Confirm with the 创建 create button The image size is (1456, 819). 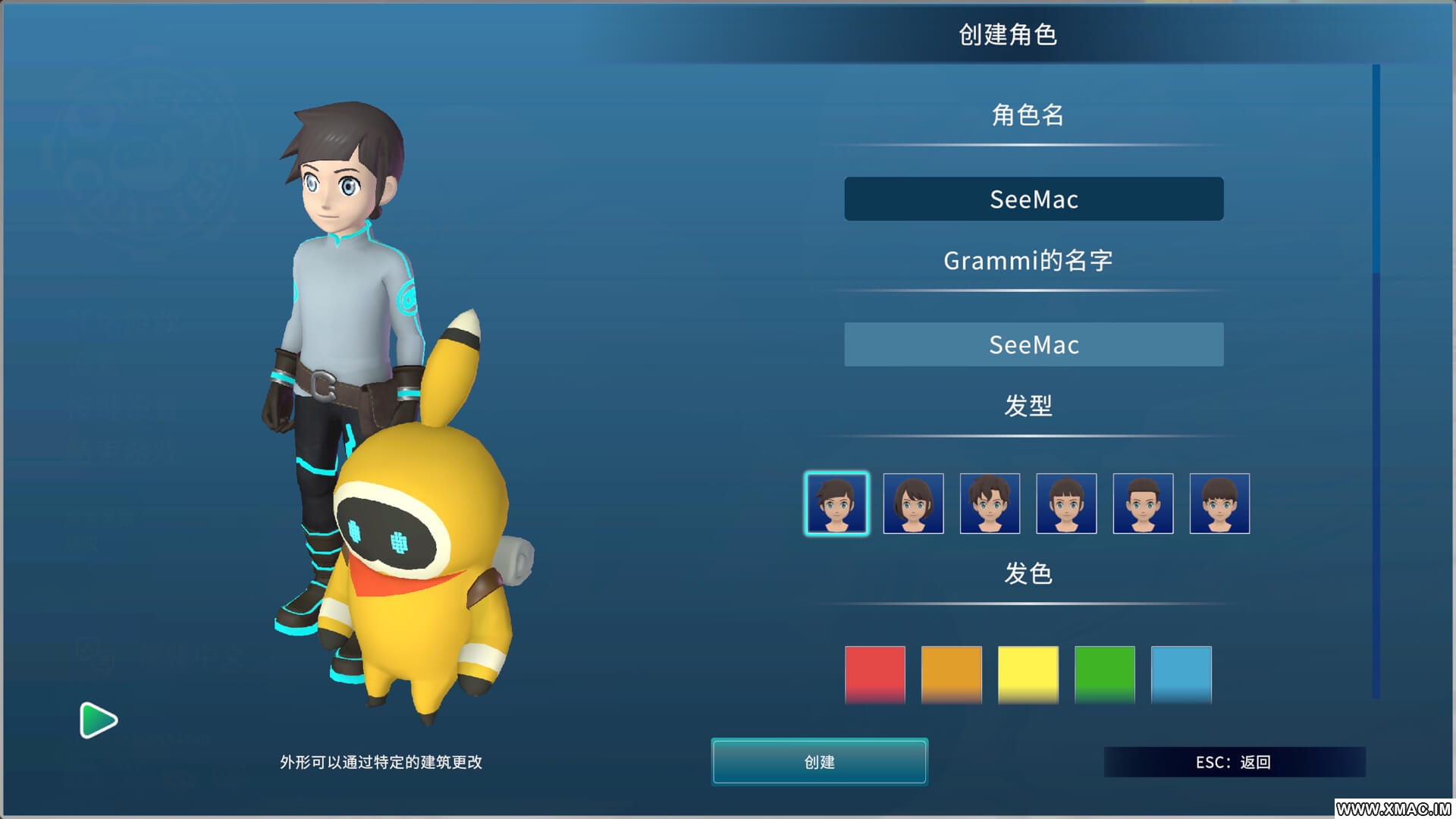[x=819, y=761]
